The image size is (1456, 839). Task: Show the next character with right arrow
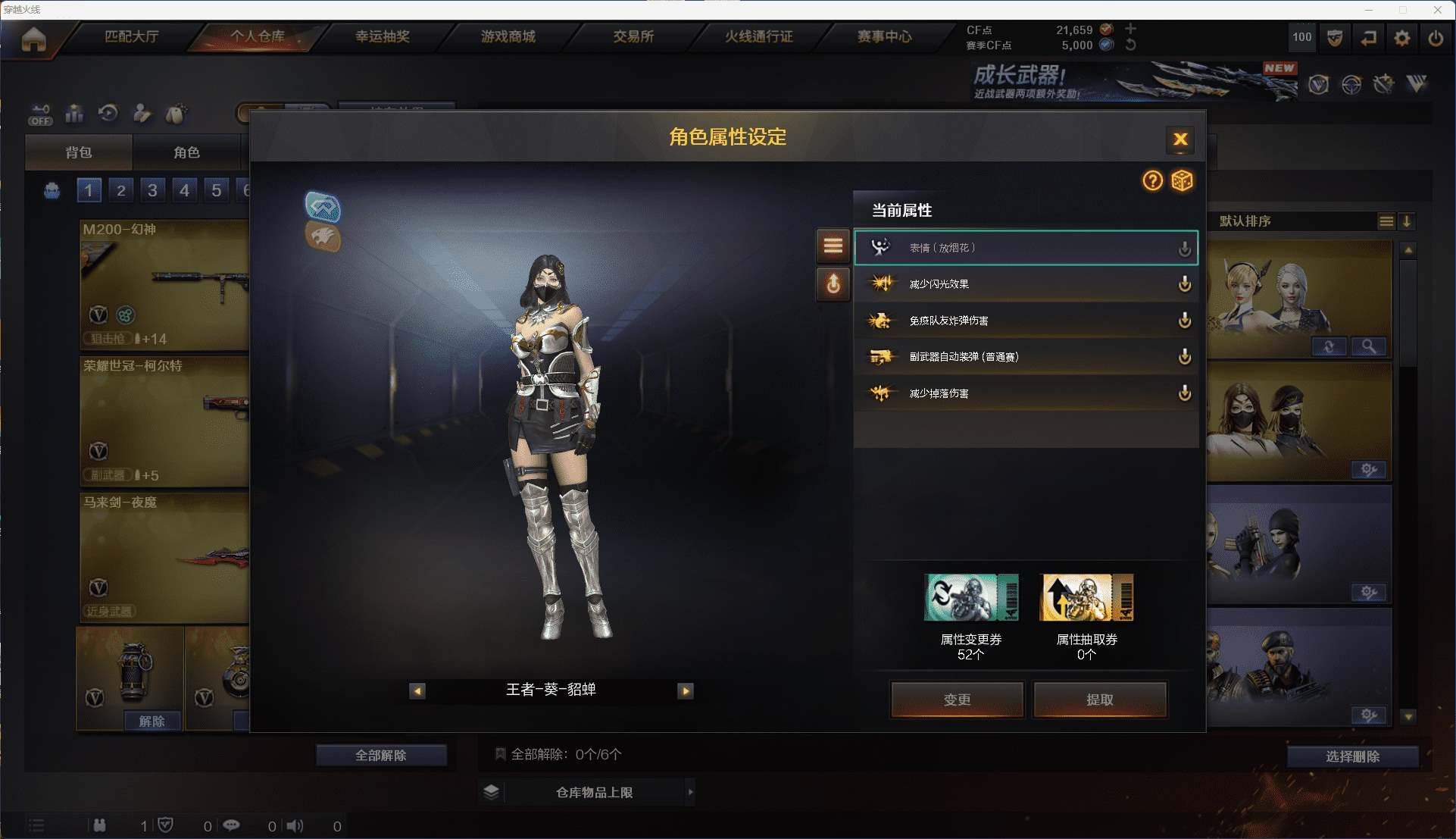click(x=686, y=690)
